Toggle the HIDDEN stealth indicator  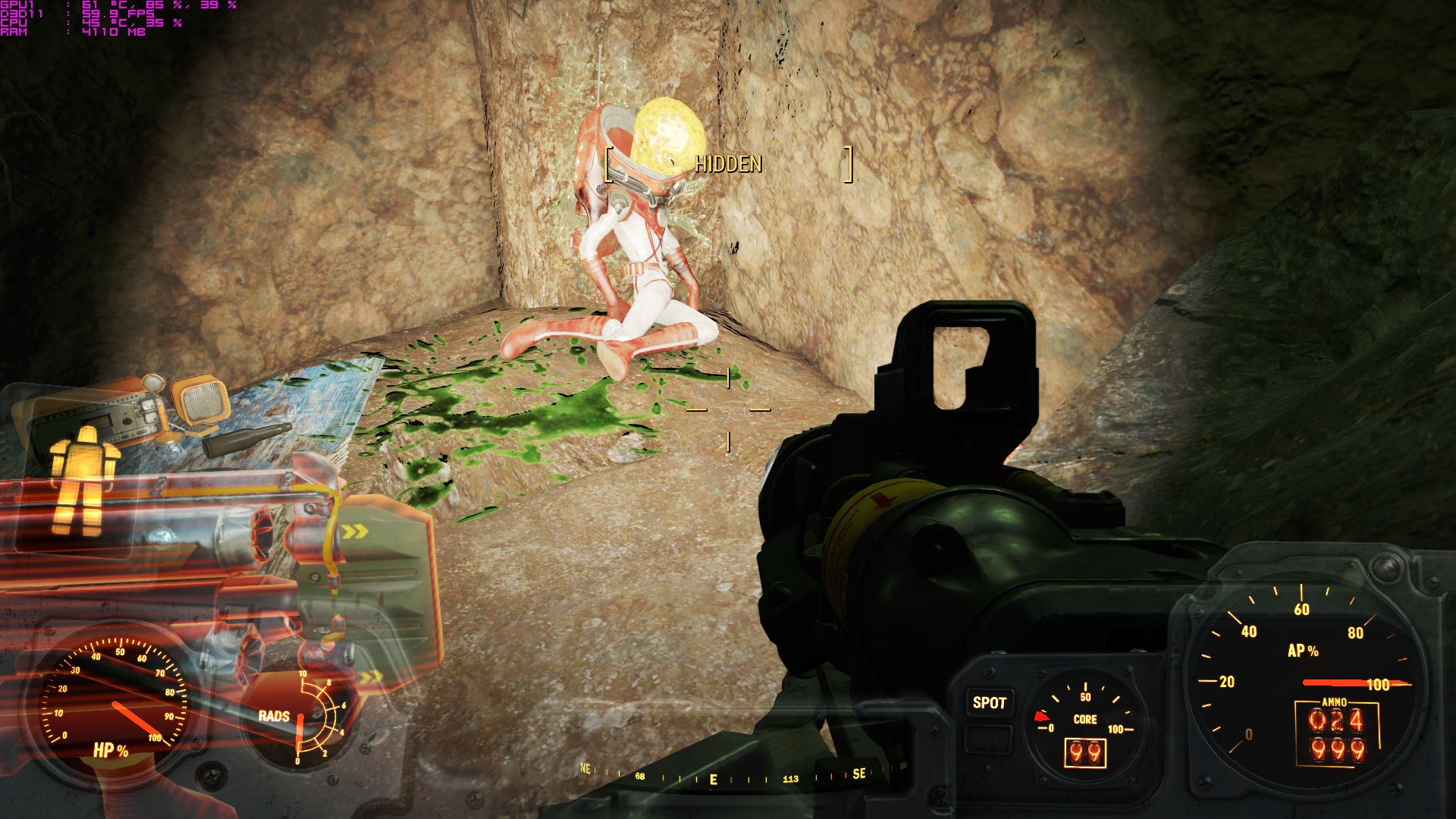click(x=728, y=162)
